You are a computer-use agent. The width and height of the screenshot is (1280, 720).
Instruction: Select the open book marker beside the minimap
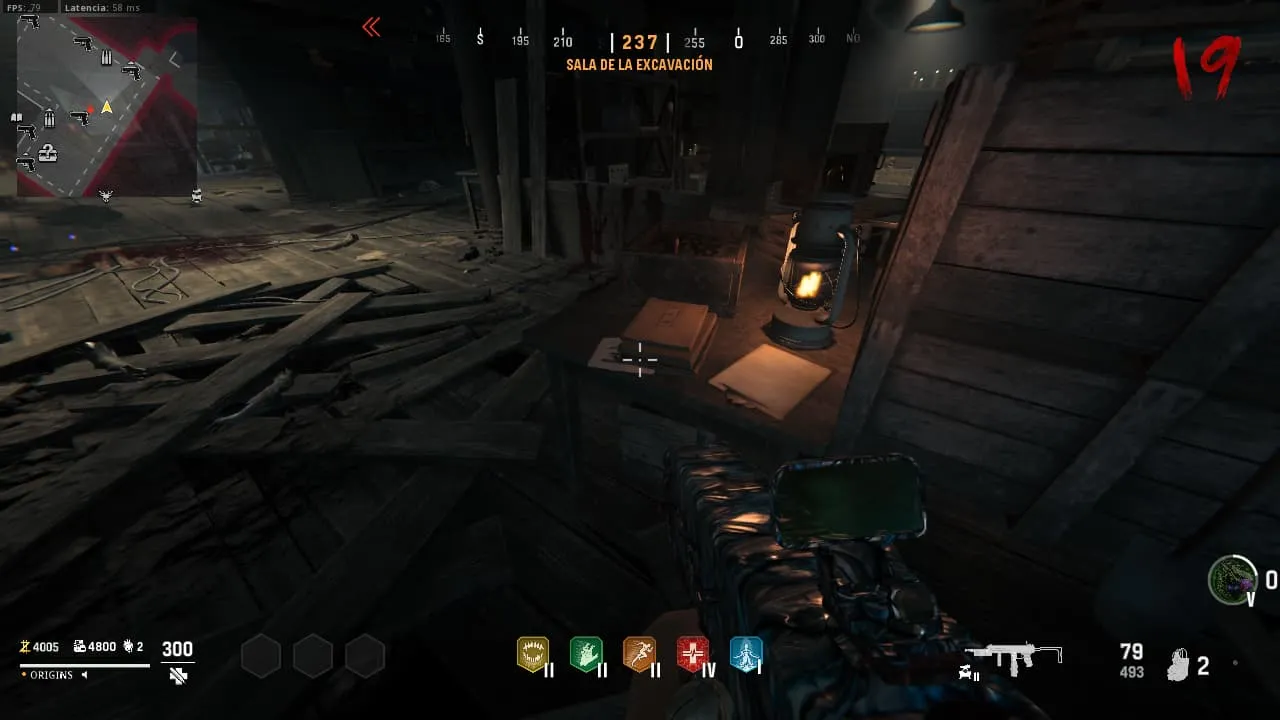16,118
